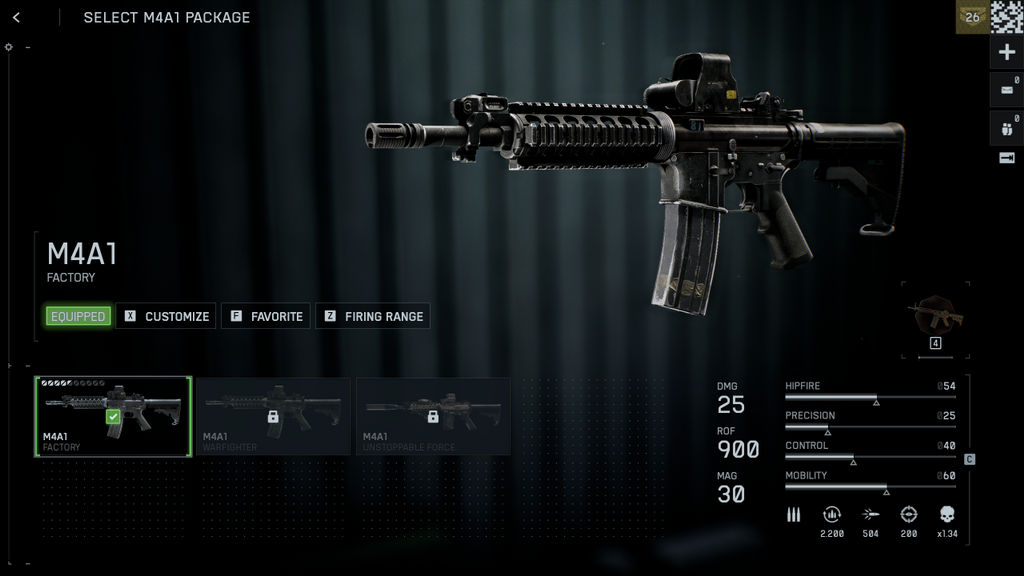The height and width of the screenshot is (576, 1024).
Task: Select the M4A1 Factory package tile
Action: tap(113, 416)
